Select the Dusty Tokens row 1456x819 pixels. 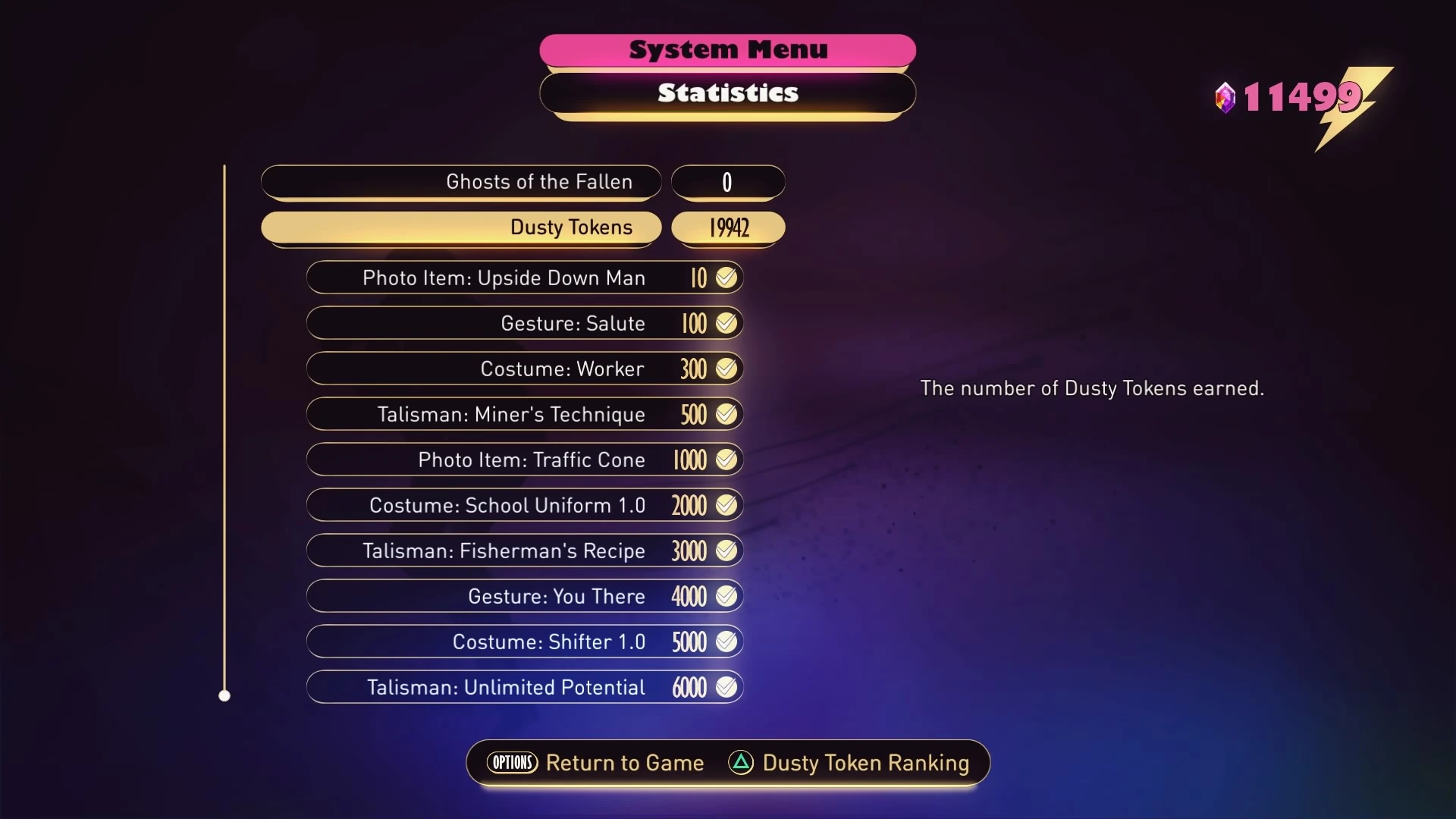461,227
